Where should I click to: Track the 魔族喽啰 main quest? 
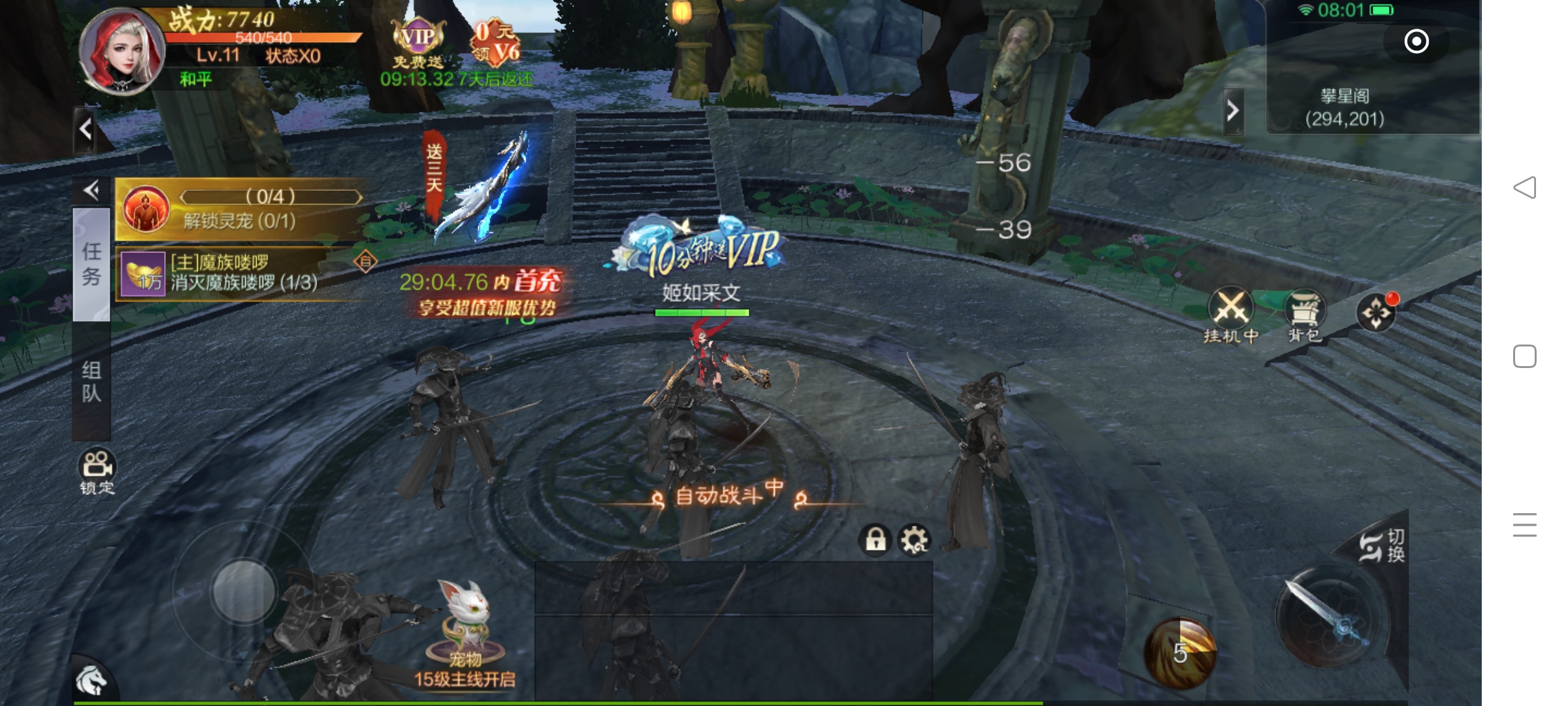click(x=242, y=273)
